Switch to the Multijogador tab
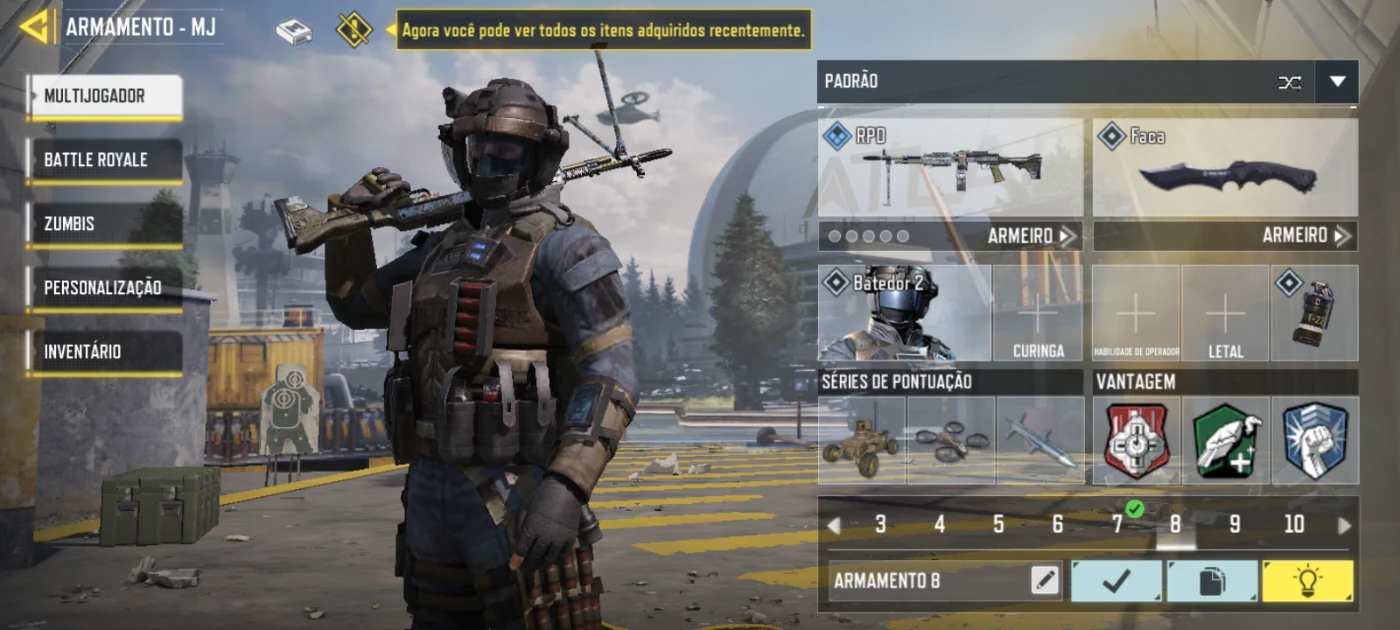 click(x=105, y=97)
